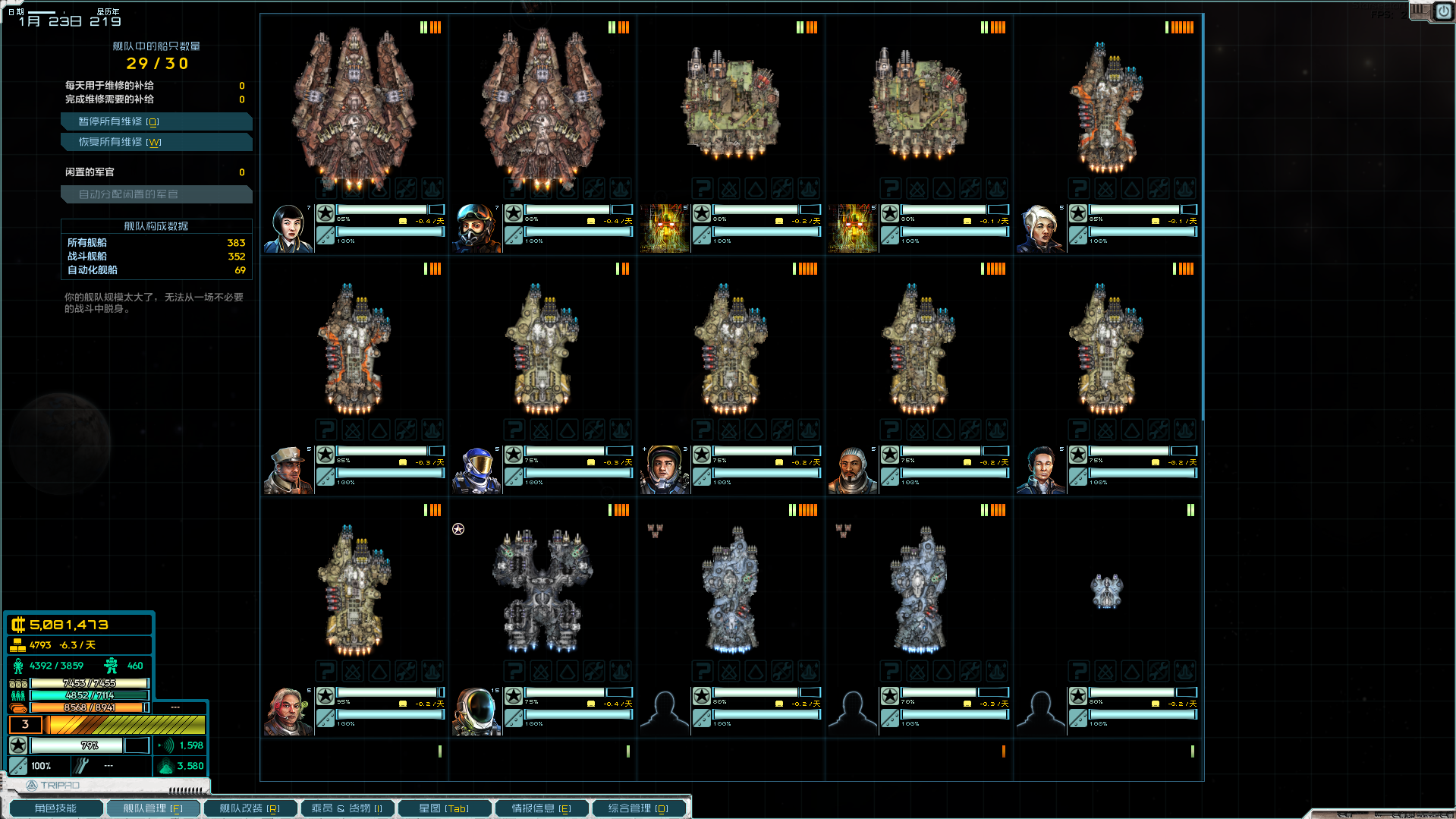Click the power icon in top-right corner
The width and height of the screenshot is (1456, 819).
(1442, 11)
